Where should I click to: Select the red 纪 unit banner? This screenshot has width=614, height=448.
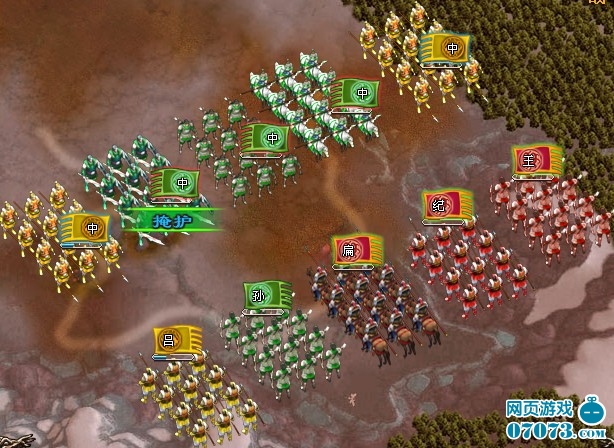tap(441, 205)
